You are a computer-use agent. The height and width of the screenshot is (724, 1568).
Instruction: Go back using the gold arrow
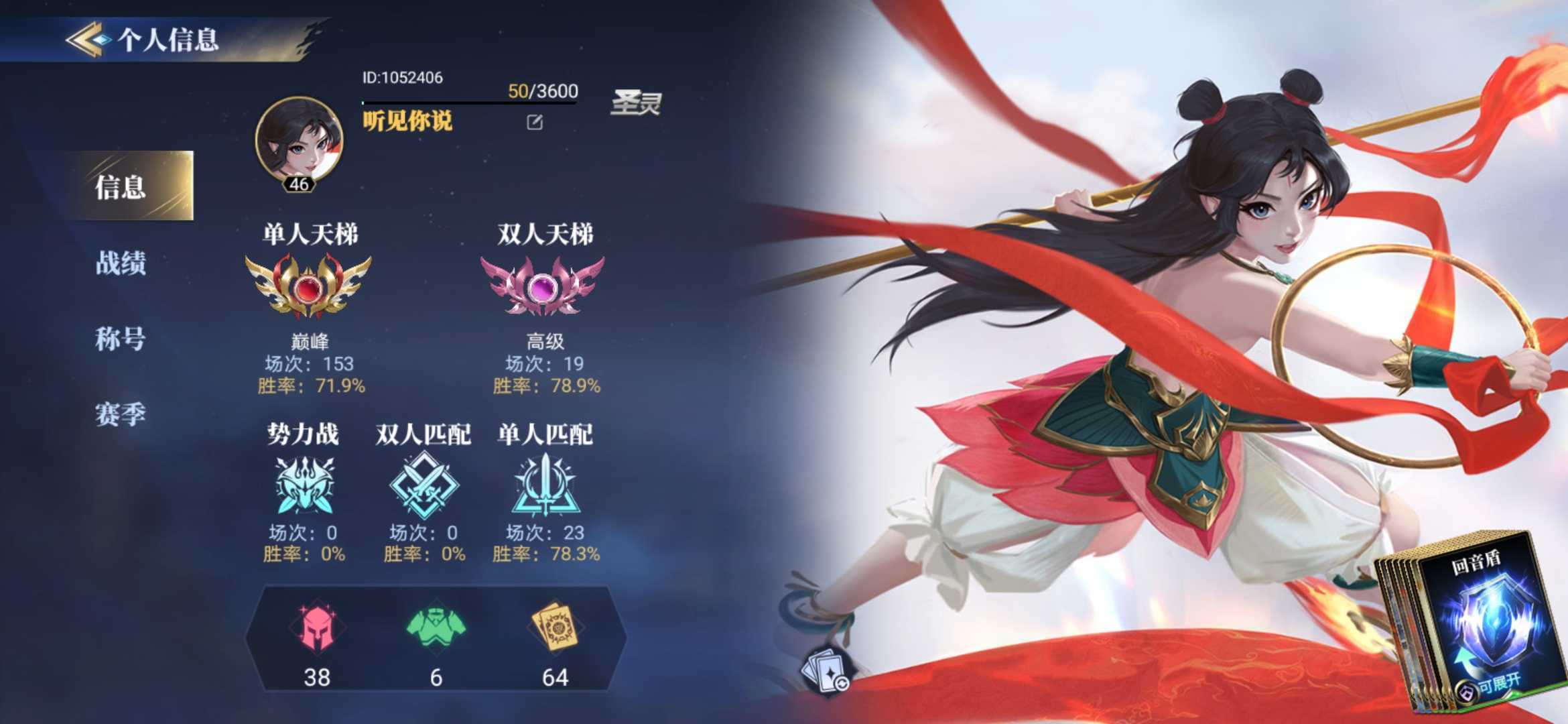pos(86,39)
